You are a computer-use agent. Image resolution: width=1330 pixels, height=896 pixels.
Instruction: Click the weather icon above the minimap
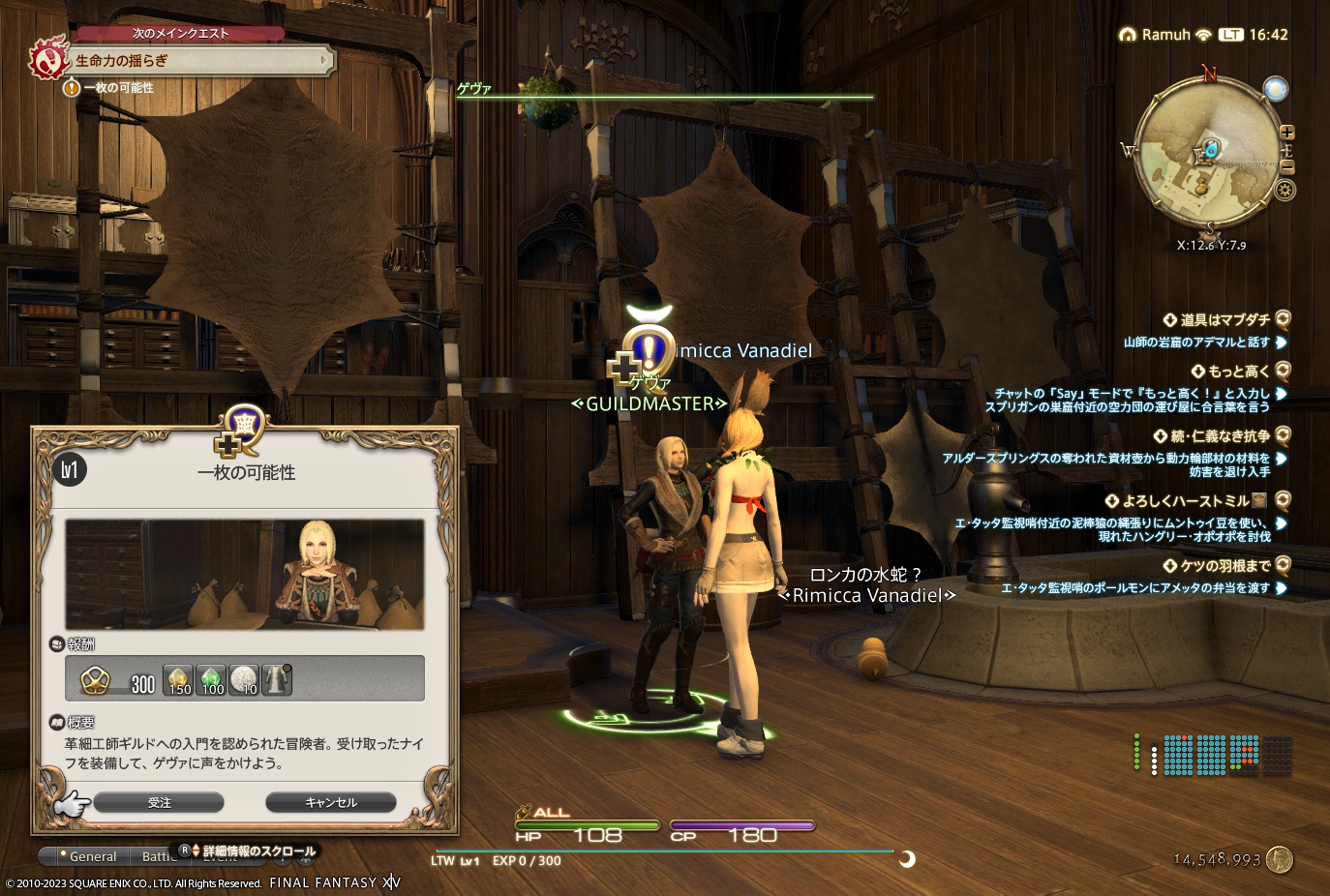tap(1277, 89)
